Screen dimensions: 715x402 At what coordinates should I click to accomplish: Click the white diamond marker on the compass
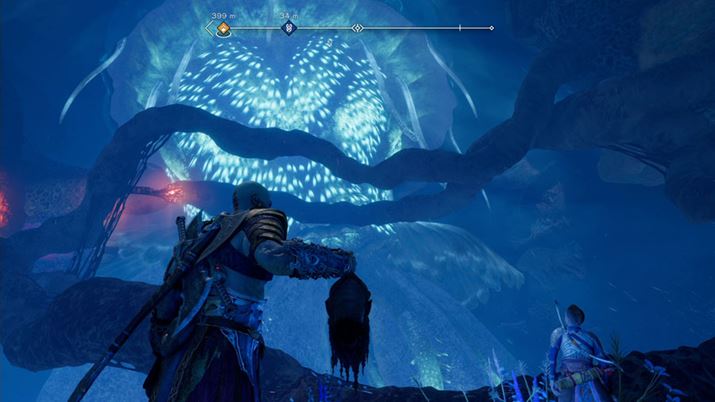[358, 28]
